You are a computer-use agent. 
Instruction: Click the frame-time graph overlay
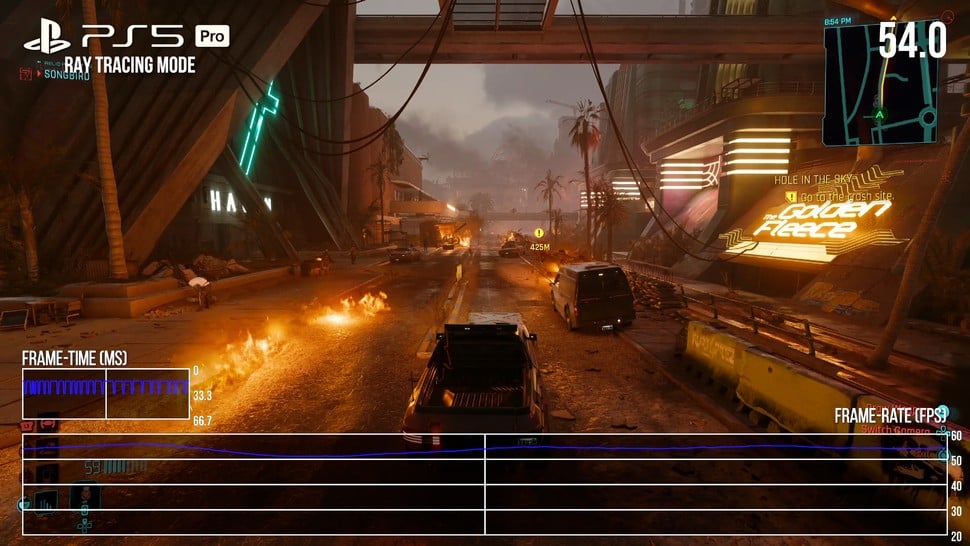pyautogui.click(x=106, y=394)
